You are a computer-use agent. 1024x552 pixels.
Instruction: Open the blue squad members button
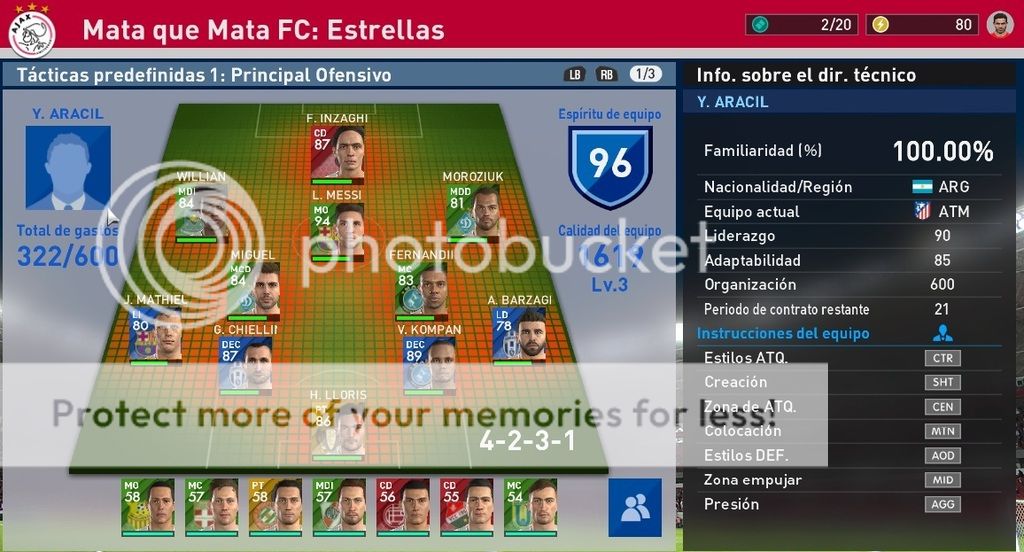[x=634, y=508]
